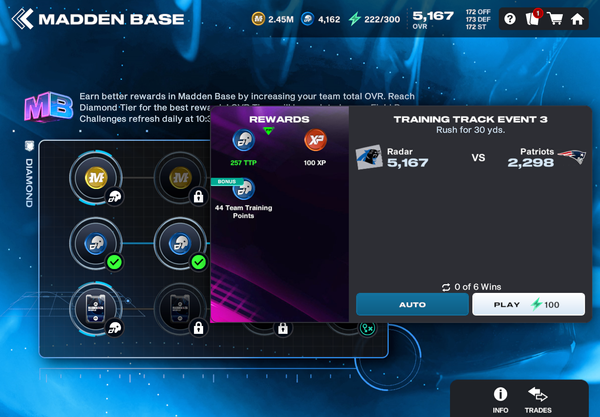Play Training Track Event 3 for 100 energy
Screen dimensions: 600x417
(530, 304)
